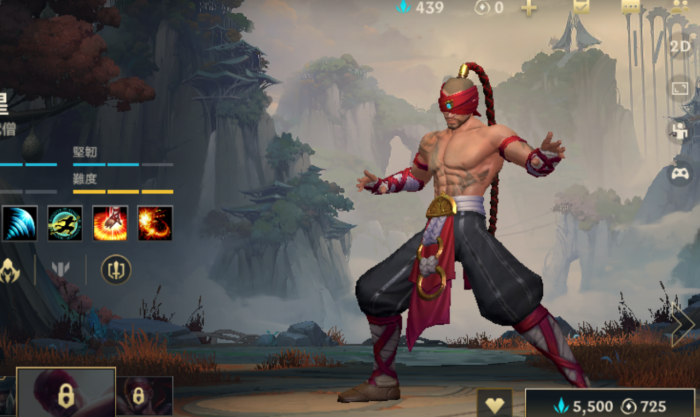The image size is (700, 417).
Task: Switch to the golden hooded-mask tab
Action: [10, 269]
